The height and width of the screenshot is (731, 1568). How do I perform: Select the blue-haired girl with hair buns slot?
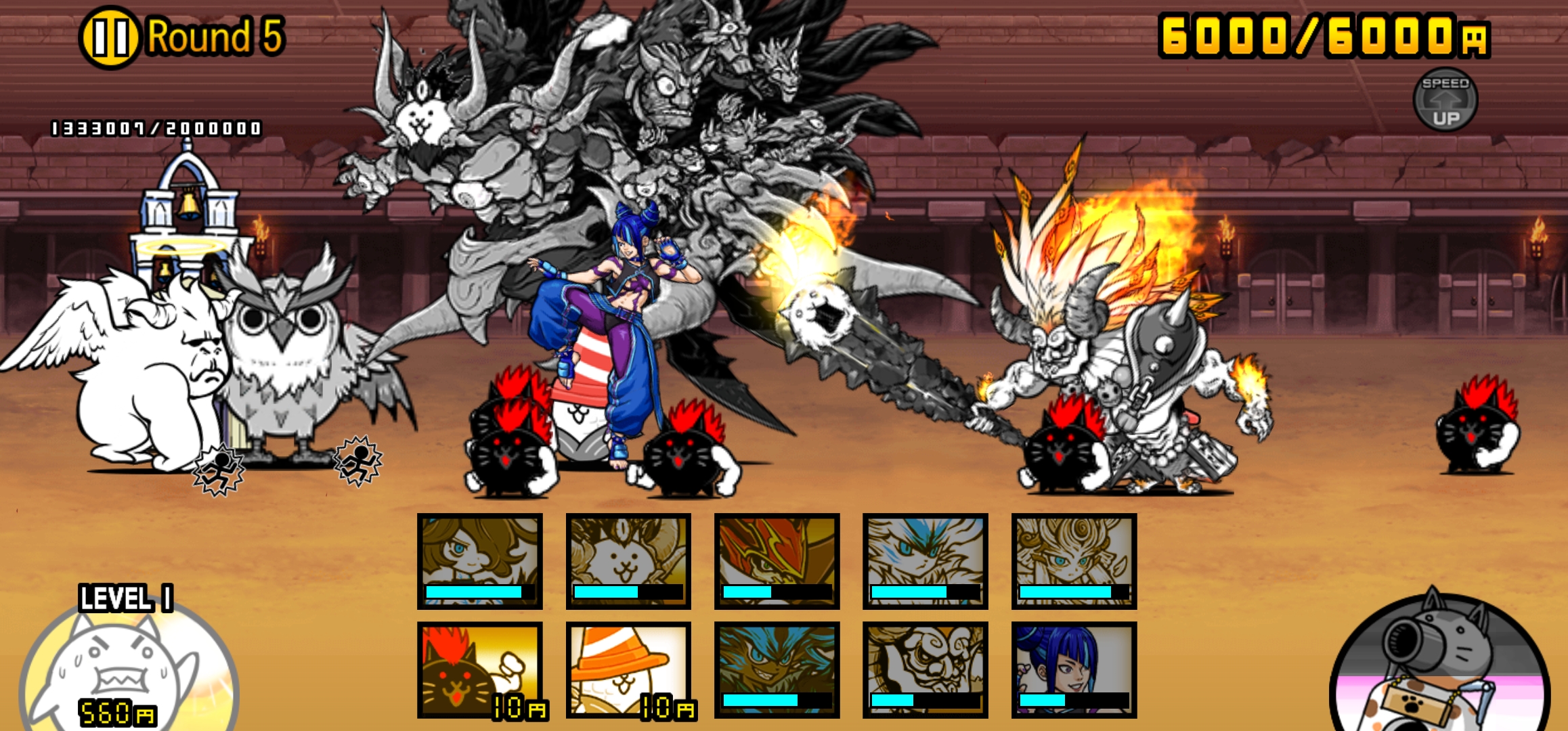pos(1074,669)
